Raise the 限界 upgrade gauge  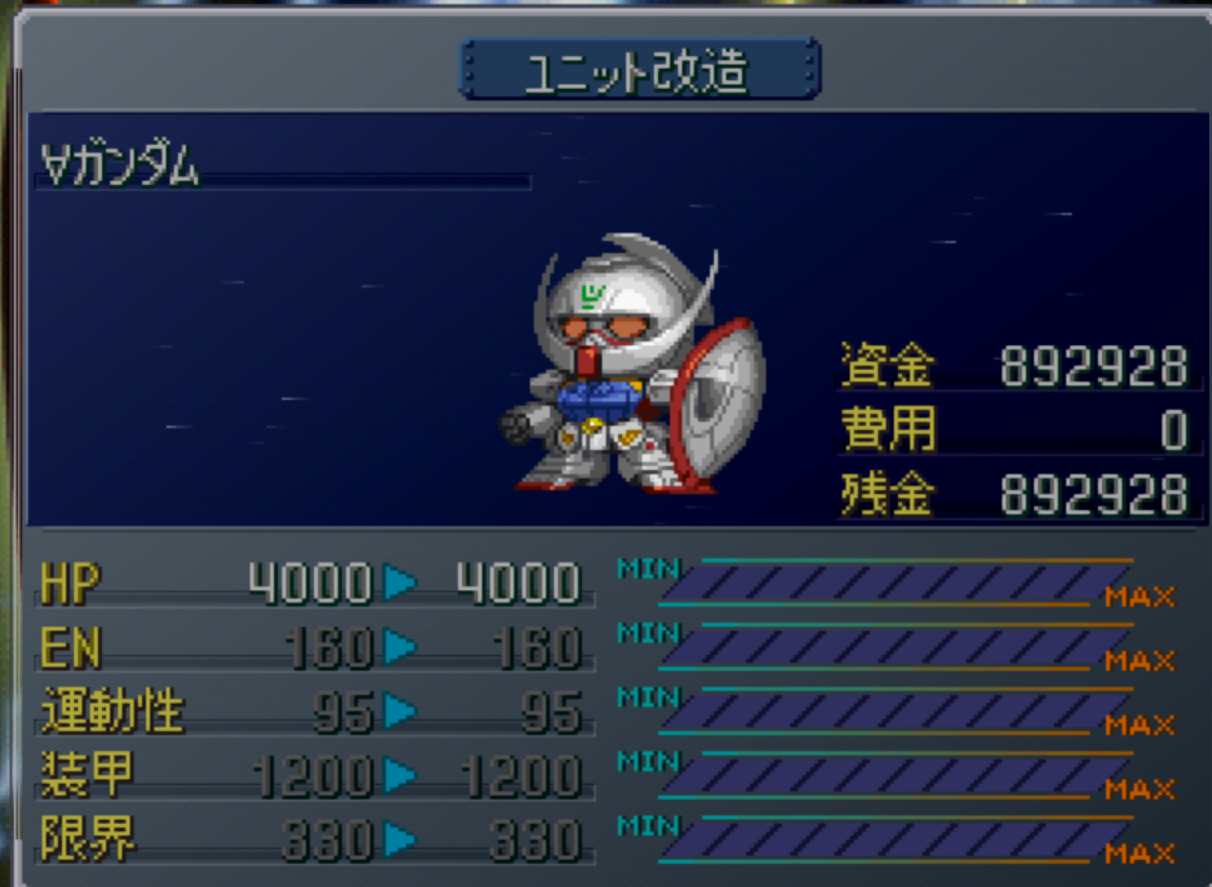point(893,839)
